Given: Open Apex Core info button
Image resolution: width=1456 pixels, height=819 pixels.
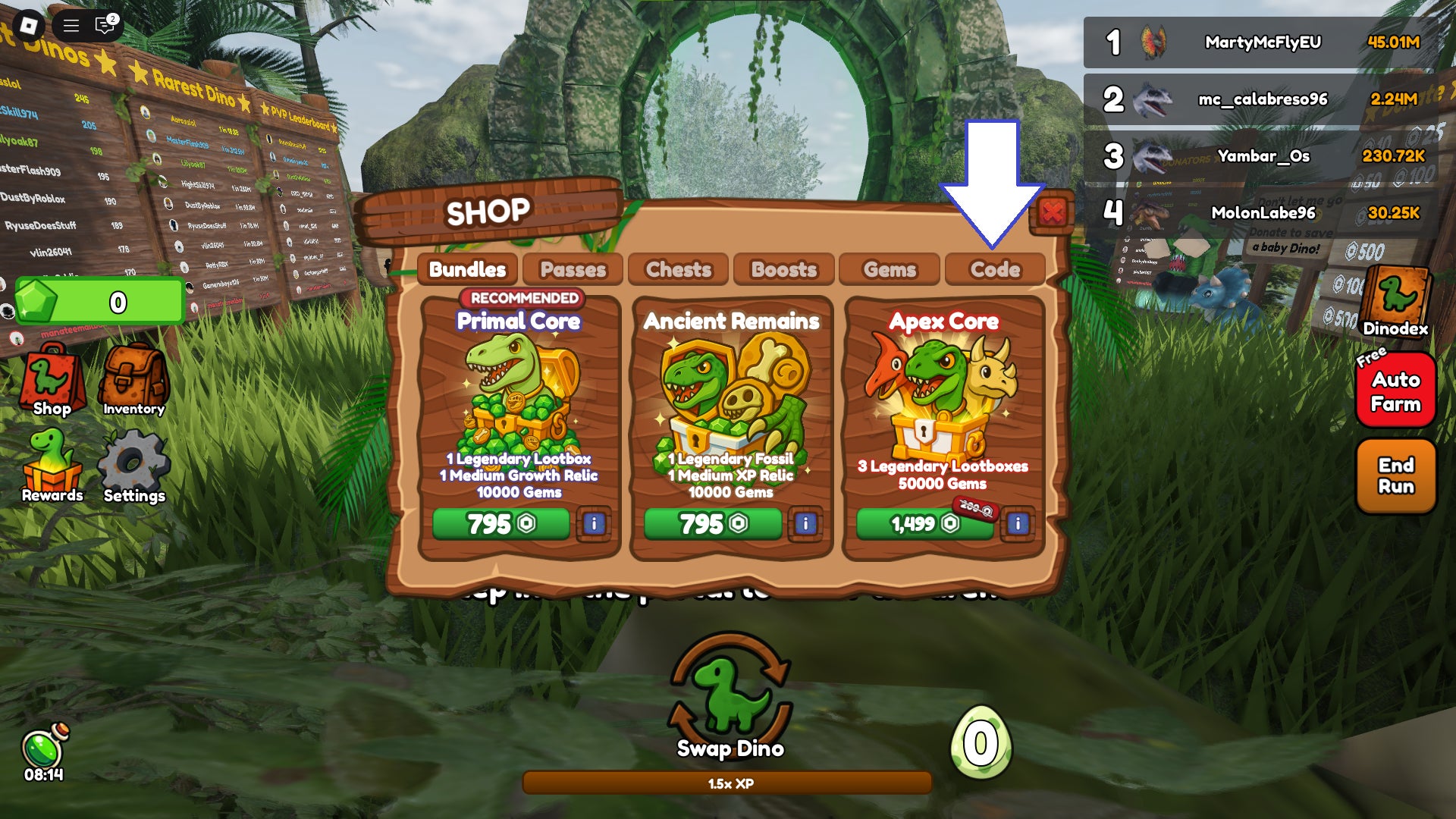Looking at the screenshot, I should (x=1018, y=523).
